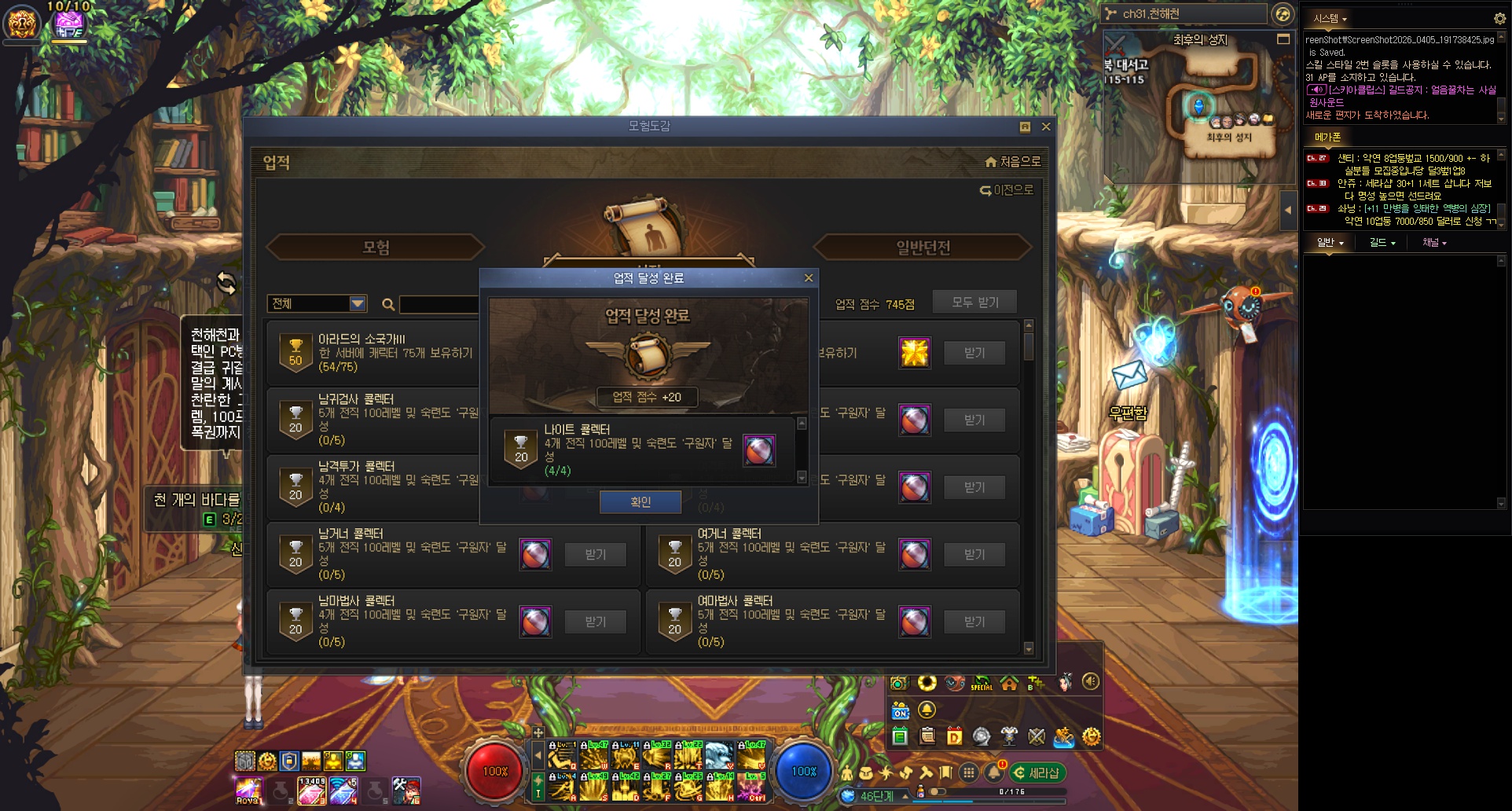Select the 길드 chat tab
This screenshot has height=811, width=1512.
click(x=1382, y=243)
